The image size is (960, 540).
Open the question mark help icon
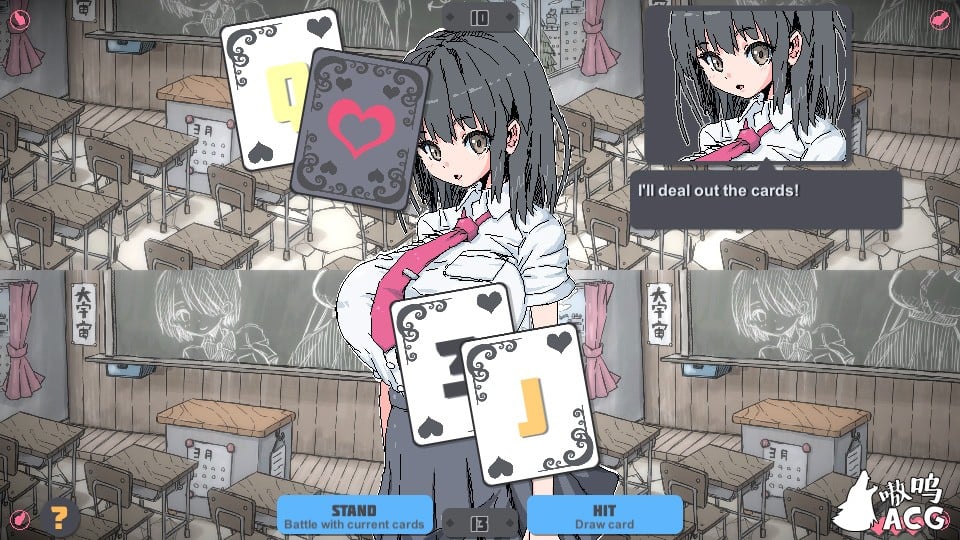point(61,516)
